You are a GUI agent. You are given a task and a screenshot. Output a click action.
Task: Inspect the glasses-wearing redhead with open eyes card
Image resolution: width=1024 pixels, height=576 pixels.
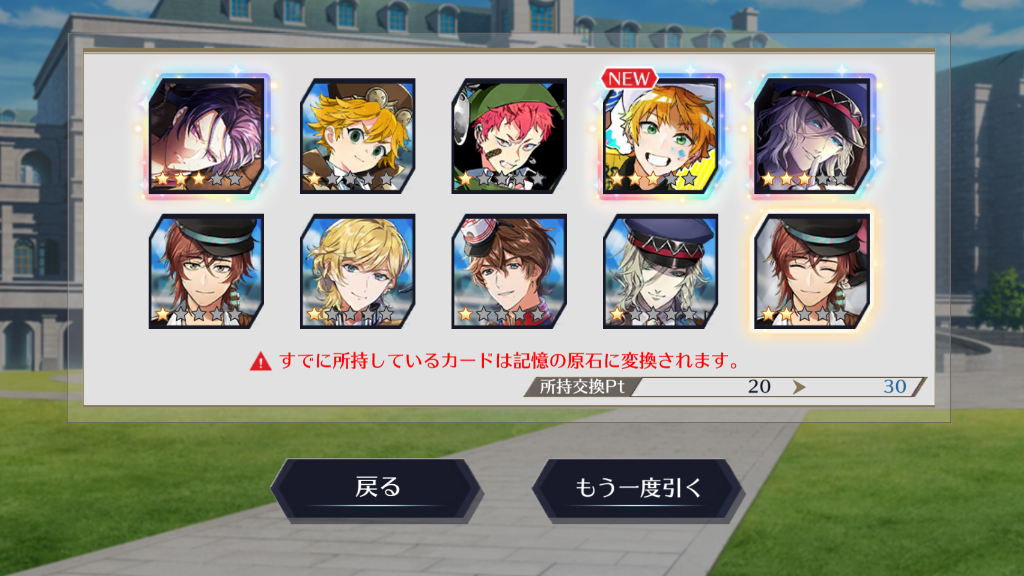tap(207, 271)
